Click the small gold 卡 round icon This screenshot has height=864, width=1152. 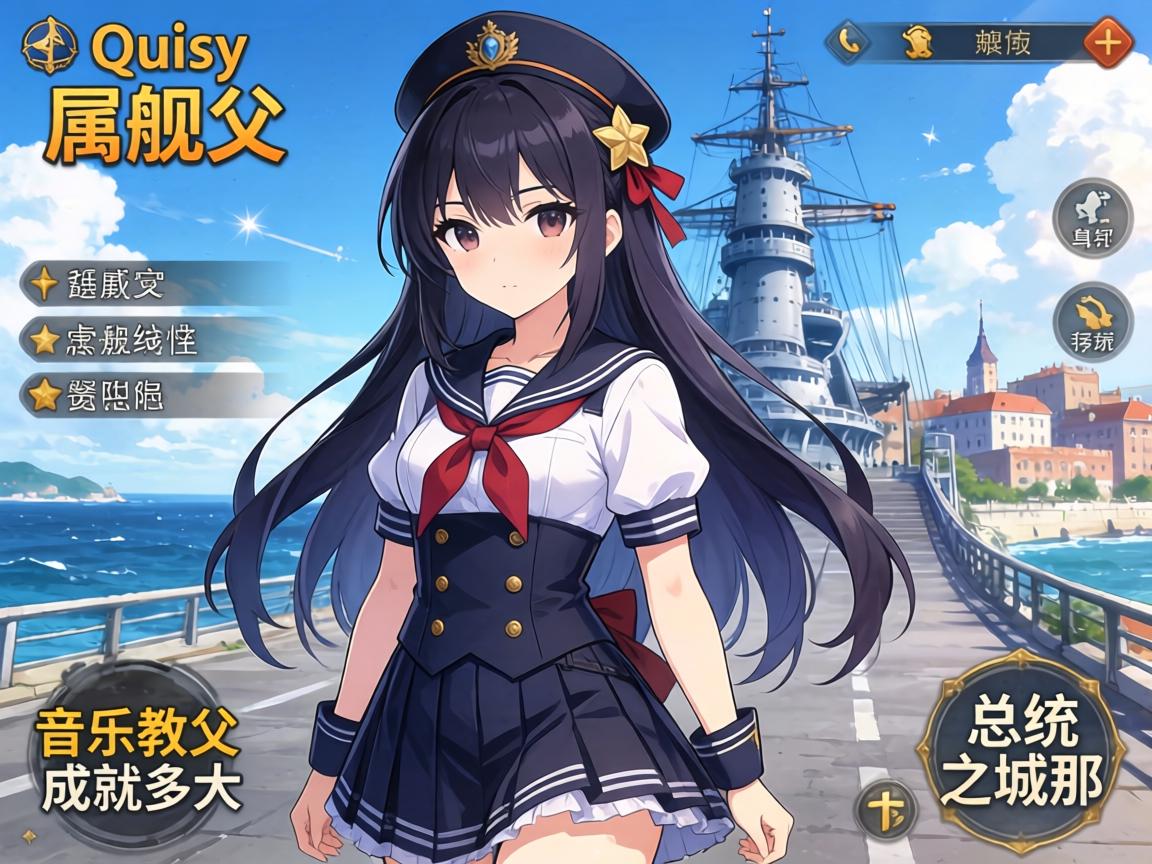point(885,808)
